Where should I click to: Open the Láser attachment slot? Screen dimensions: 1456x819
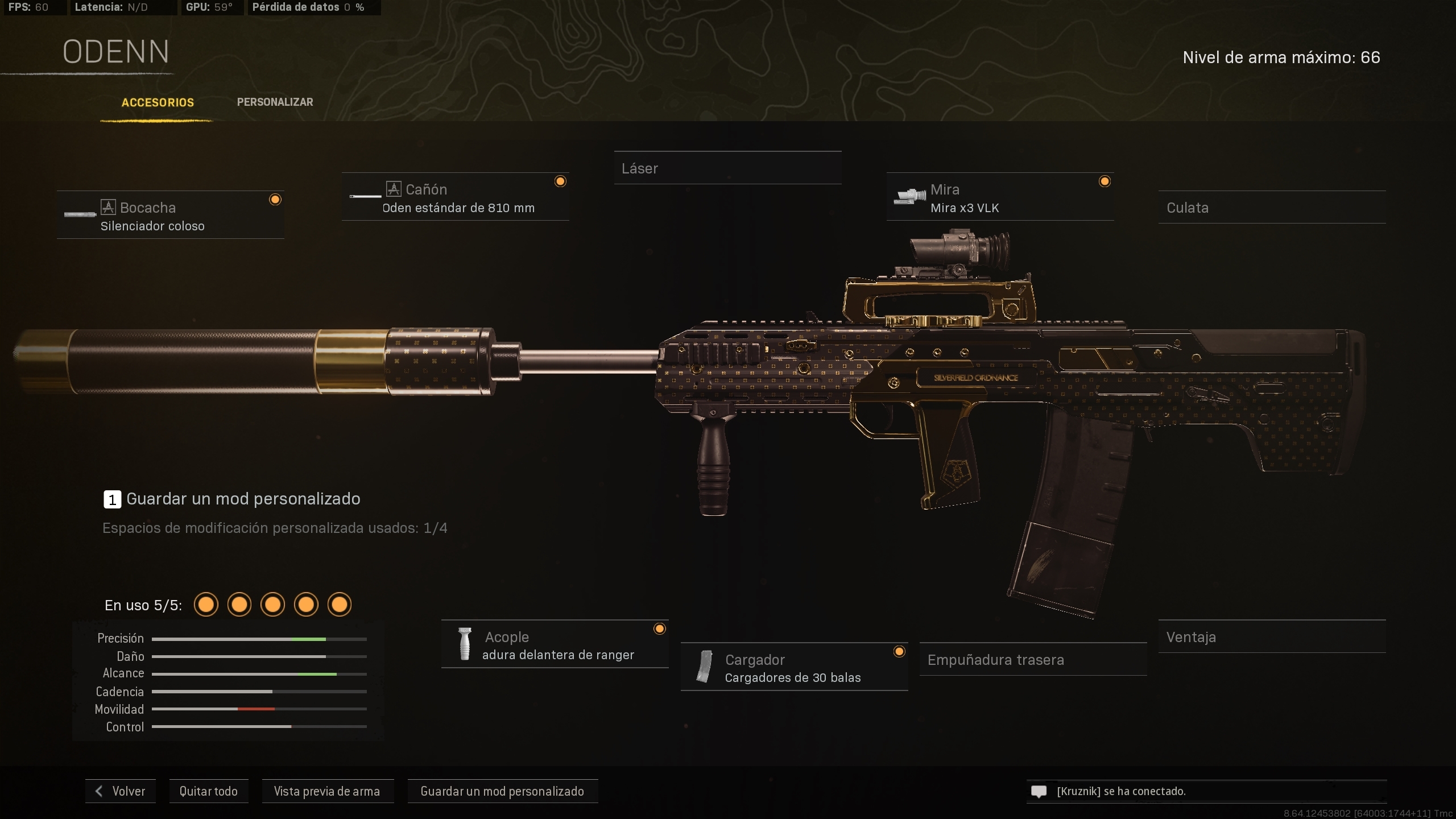click(x=728, y=168)
